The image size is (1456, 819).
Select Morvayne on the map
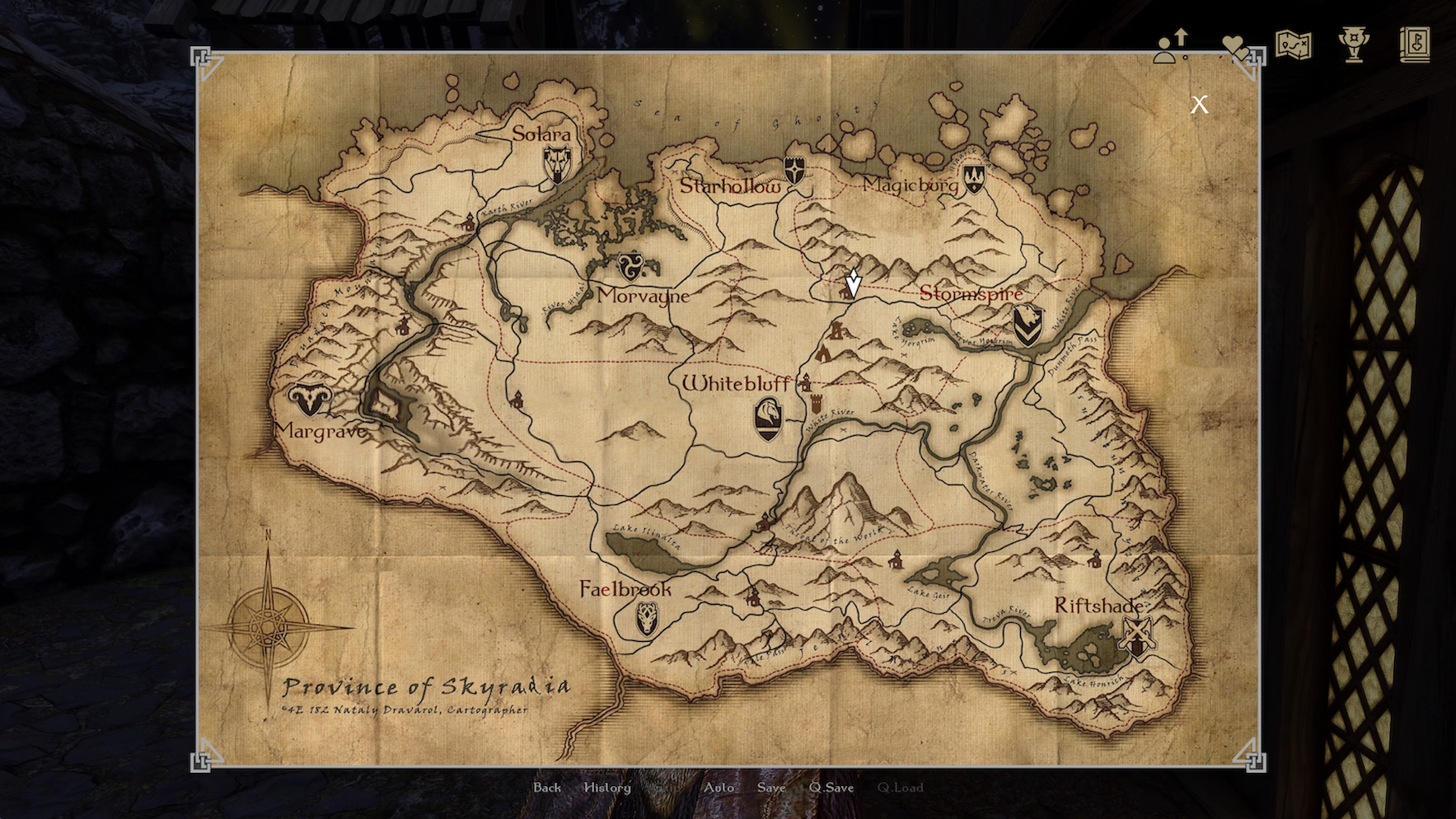pos(643,295)
